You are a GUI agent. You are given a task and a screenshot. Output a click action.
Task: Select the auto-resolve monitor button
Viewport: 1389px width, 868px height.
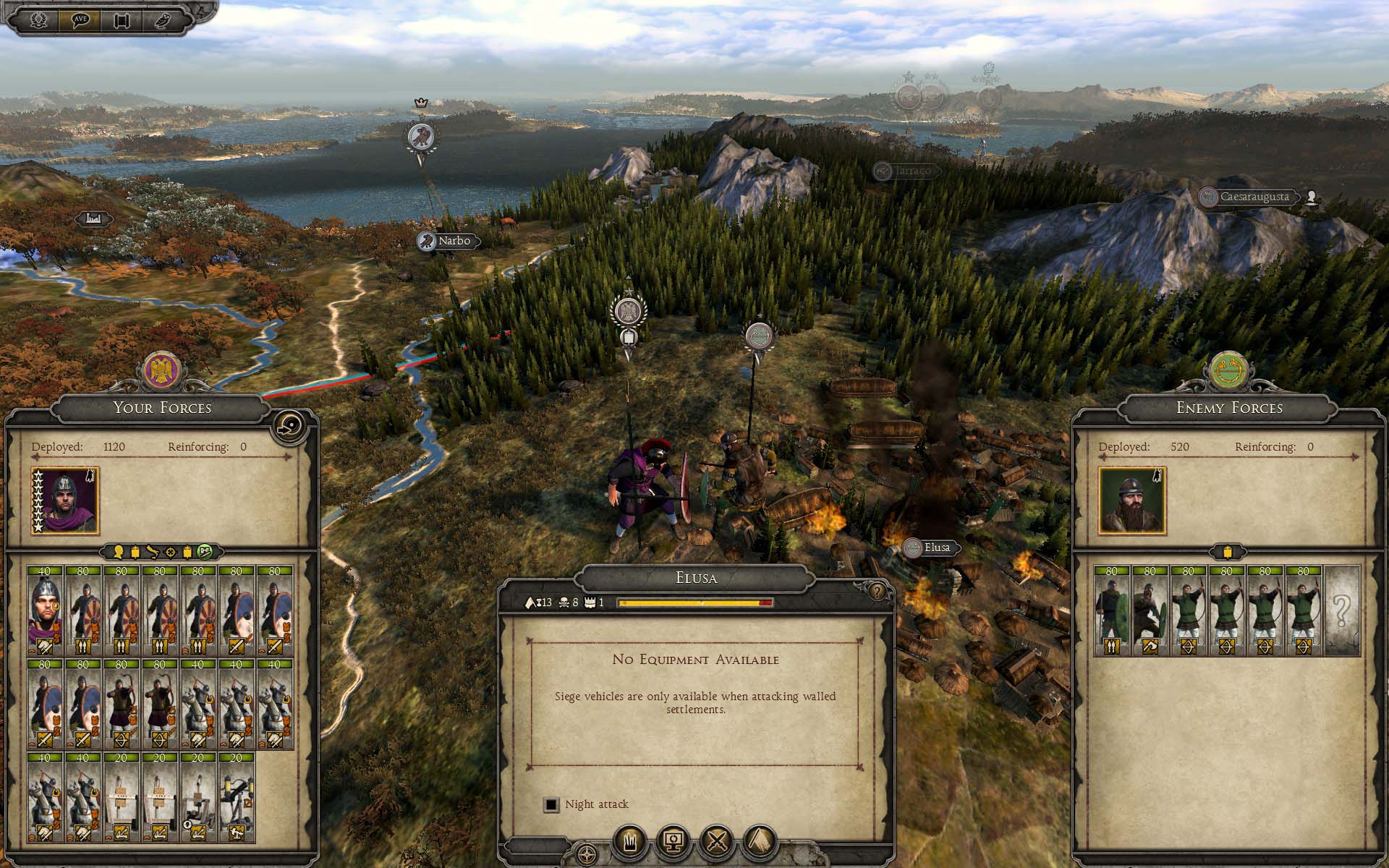pos(674,841)
